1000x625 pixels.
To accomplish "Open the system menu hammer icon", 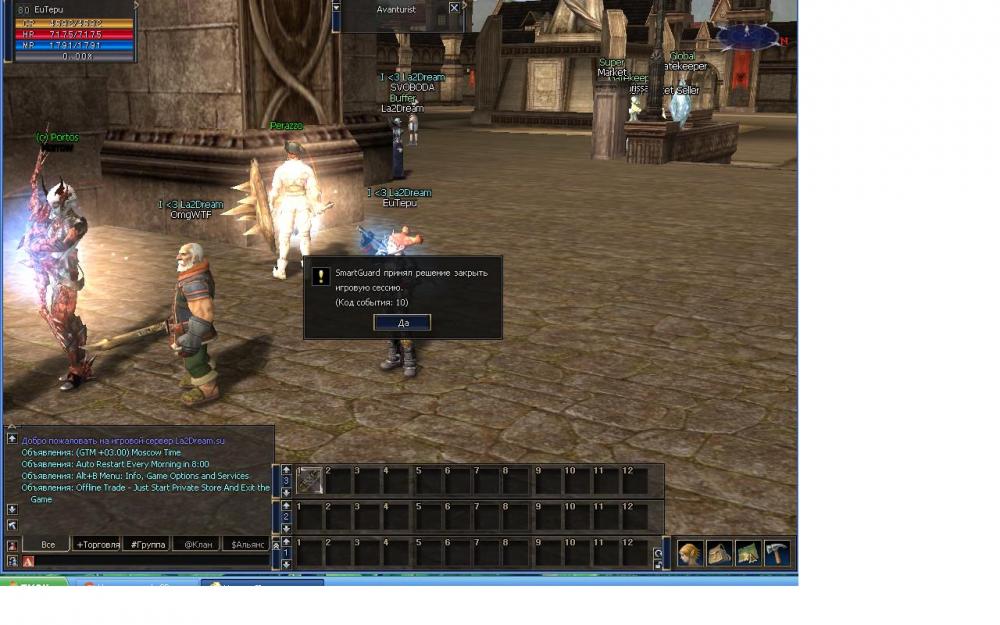I will 777,554.
